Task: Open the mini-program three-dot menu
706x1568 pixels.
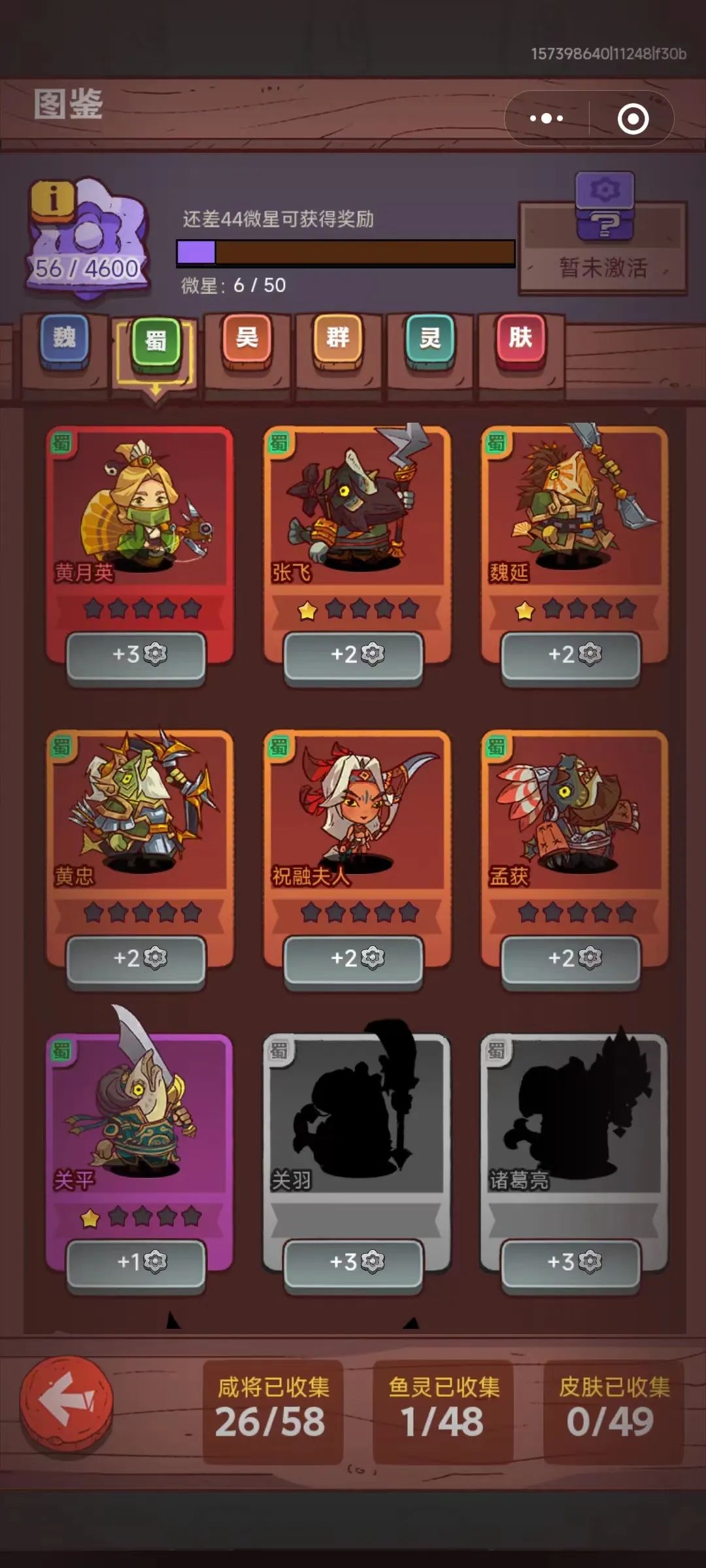Action: [546, 118]
